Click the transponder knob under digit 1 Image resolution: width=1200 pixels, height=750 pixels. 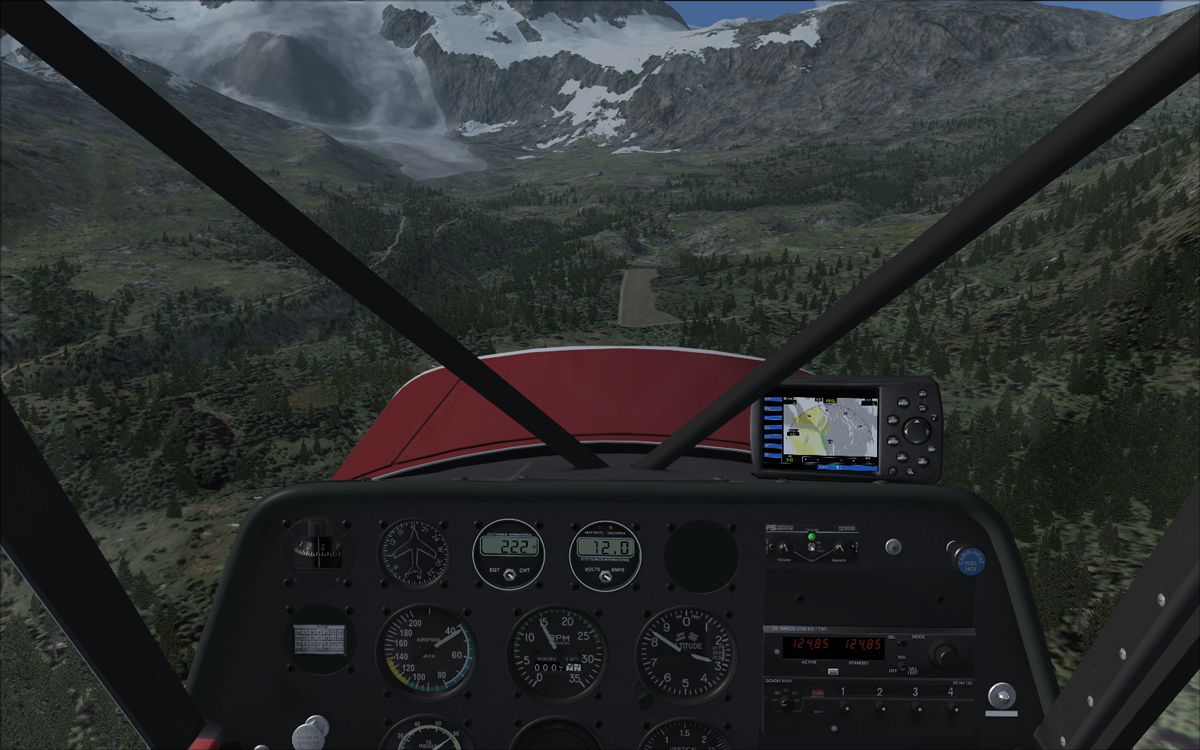point(844,708)
